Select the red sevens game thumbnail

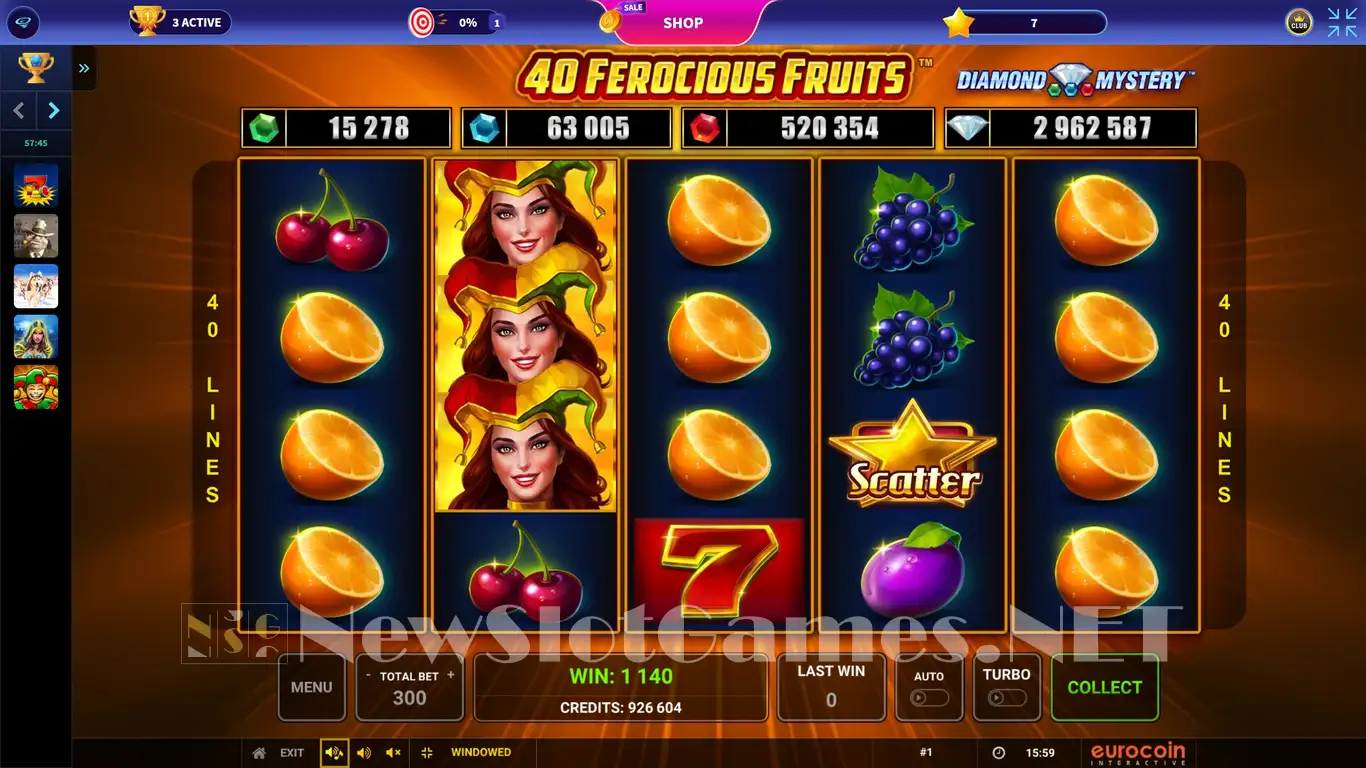[x=36, y=187]
